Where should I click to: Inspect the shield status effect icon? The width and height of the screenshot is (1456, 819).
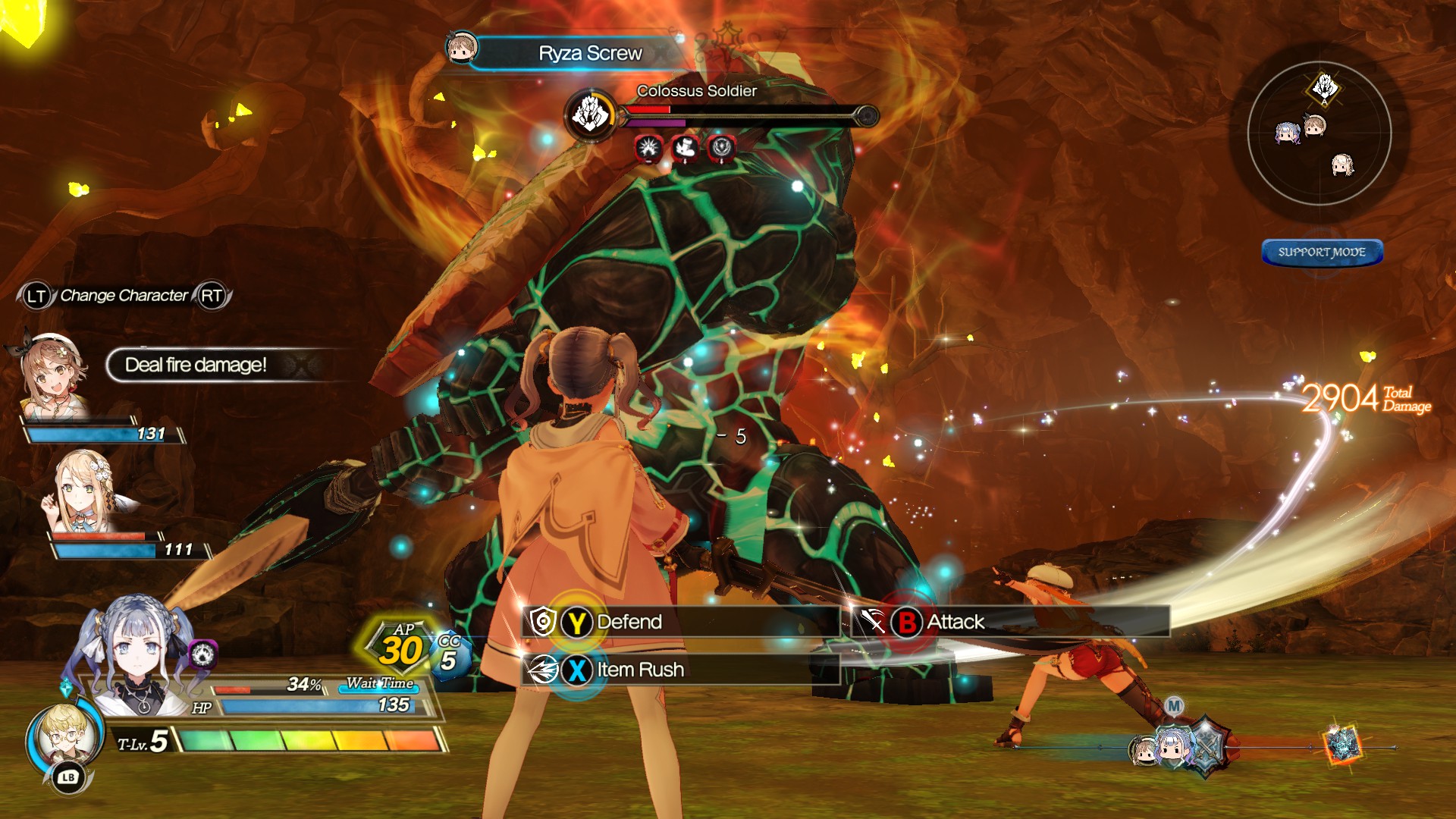(721, 149)
